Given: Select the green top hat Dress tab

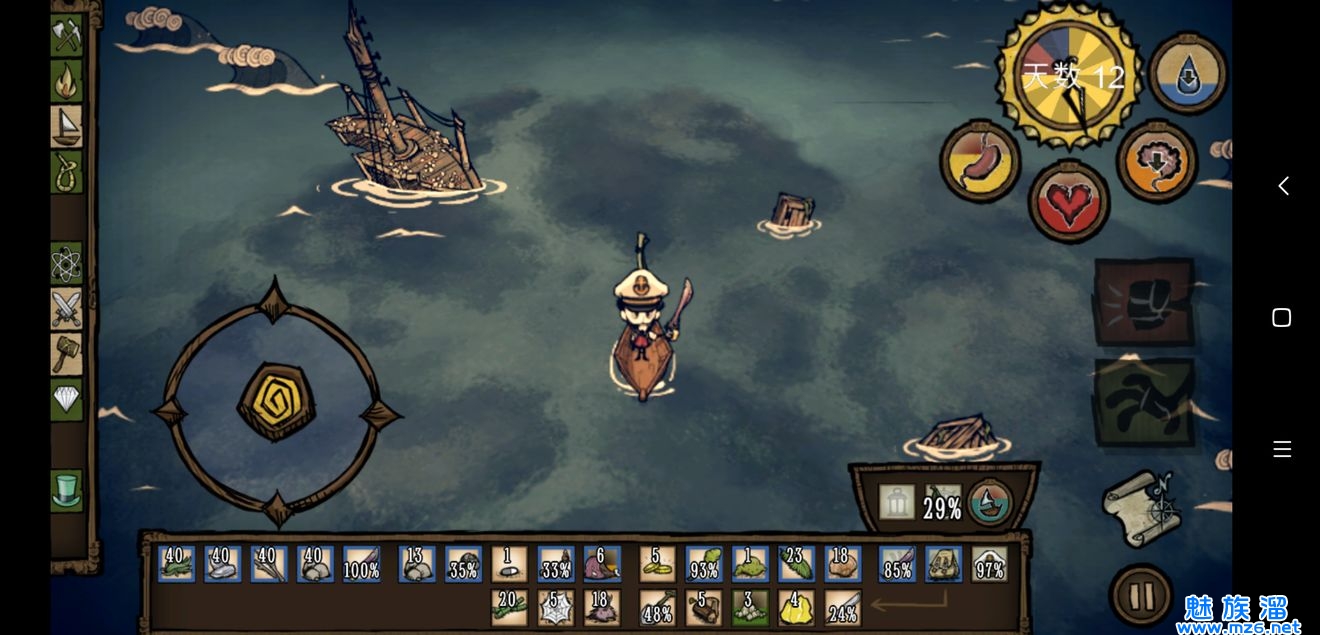Looking at the screenshot, I should [x=66, y=490].
